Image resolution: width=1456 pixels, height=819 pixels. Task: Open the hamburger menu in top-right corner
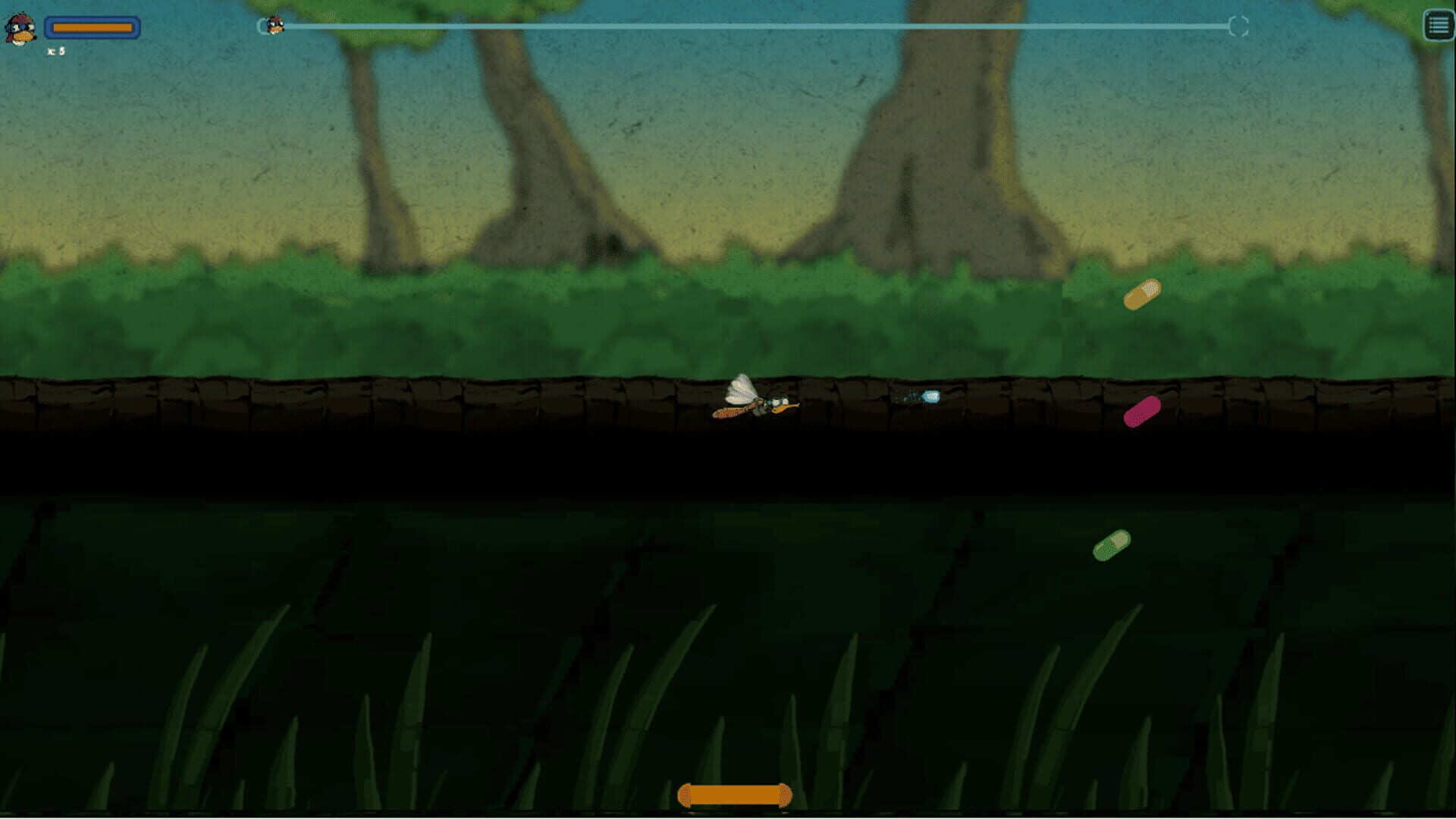(x=1436, y=26)
